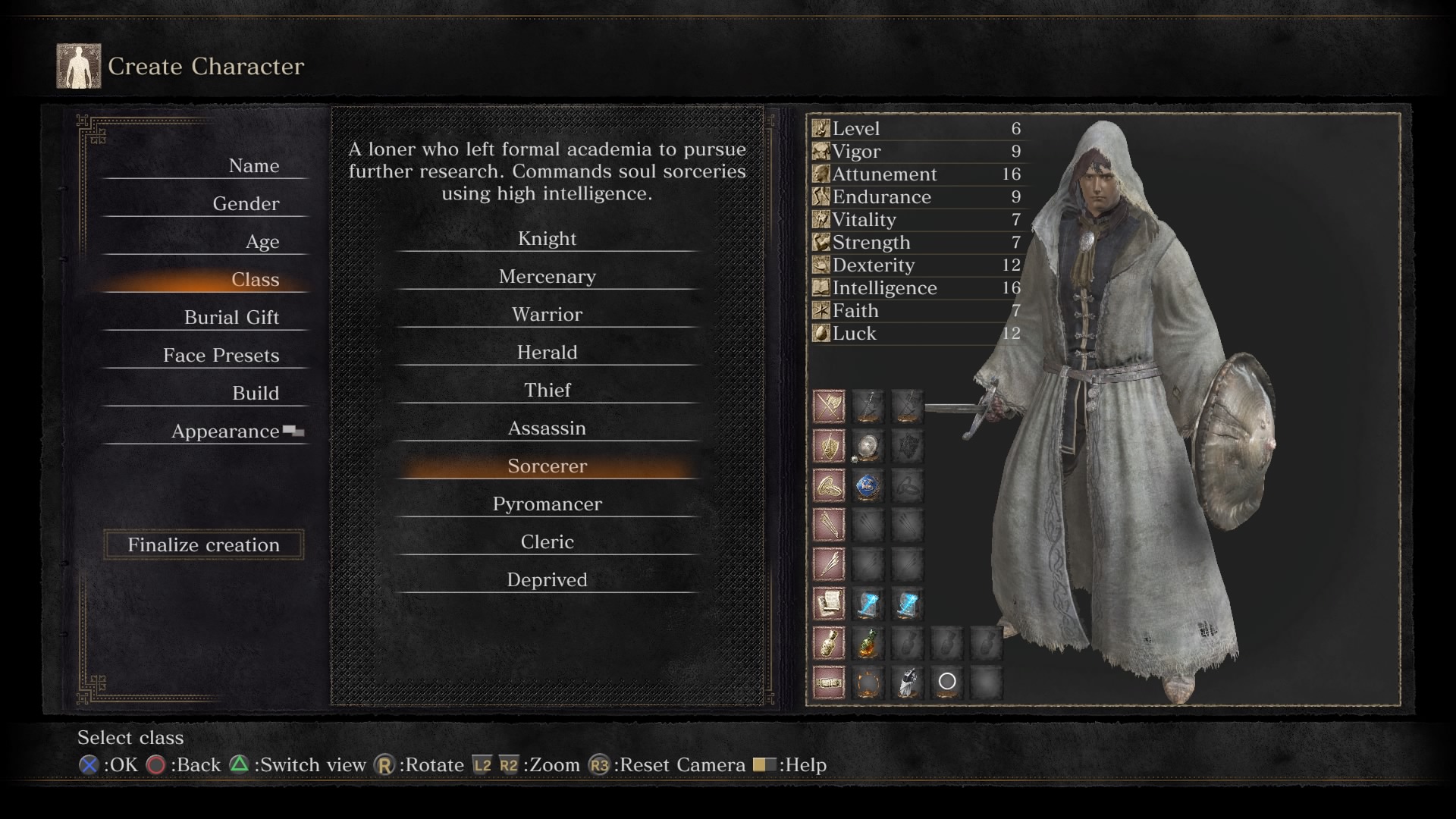The image size is (1456, 819).
Task: Choose the Thief class
Action: point(547,391)
